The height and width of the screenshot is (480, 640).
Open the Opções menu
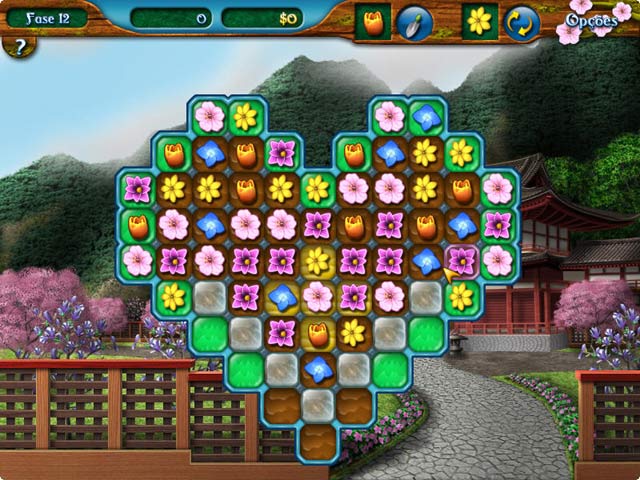tap(591, 19)
